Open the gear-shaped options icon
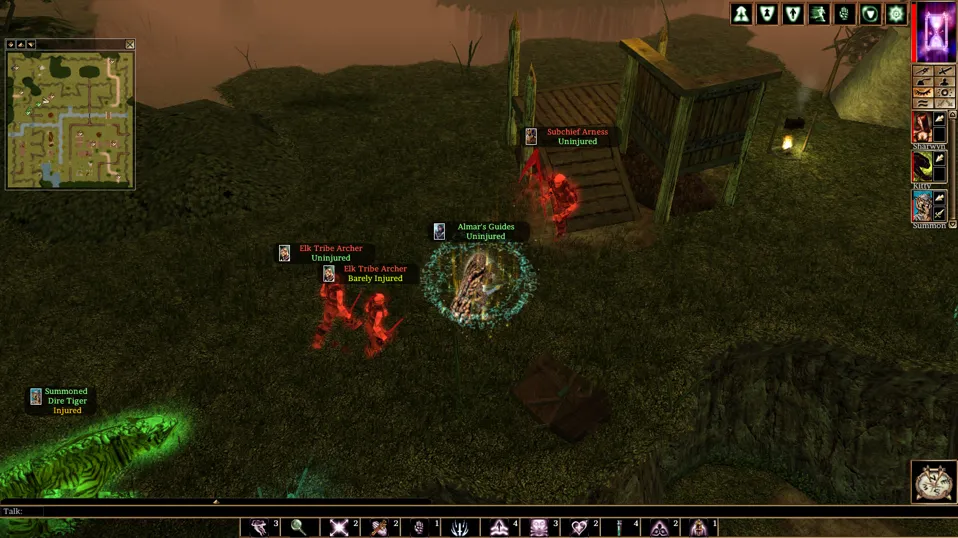The width and height of the screenshot is (958, 538). [896, 14]
